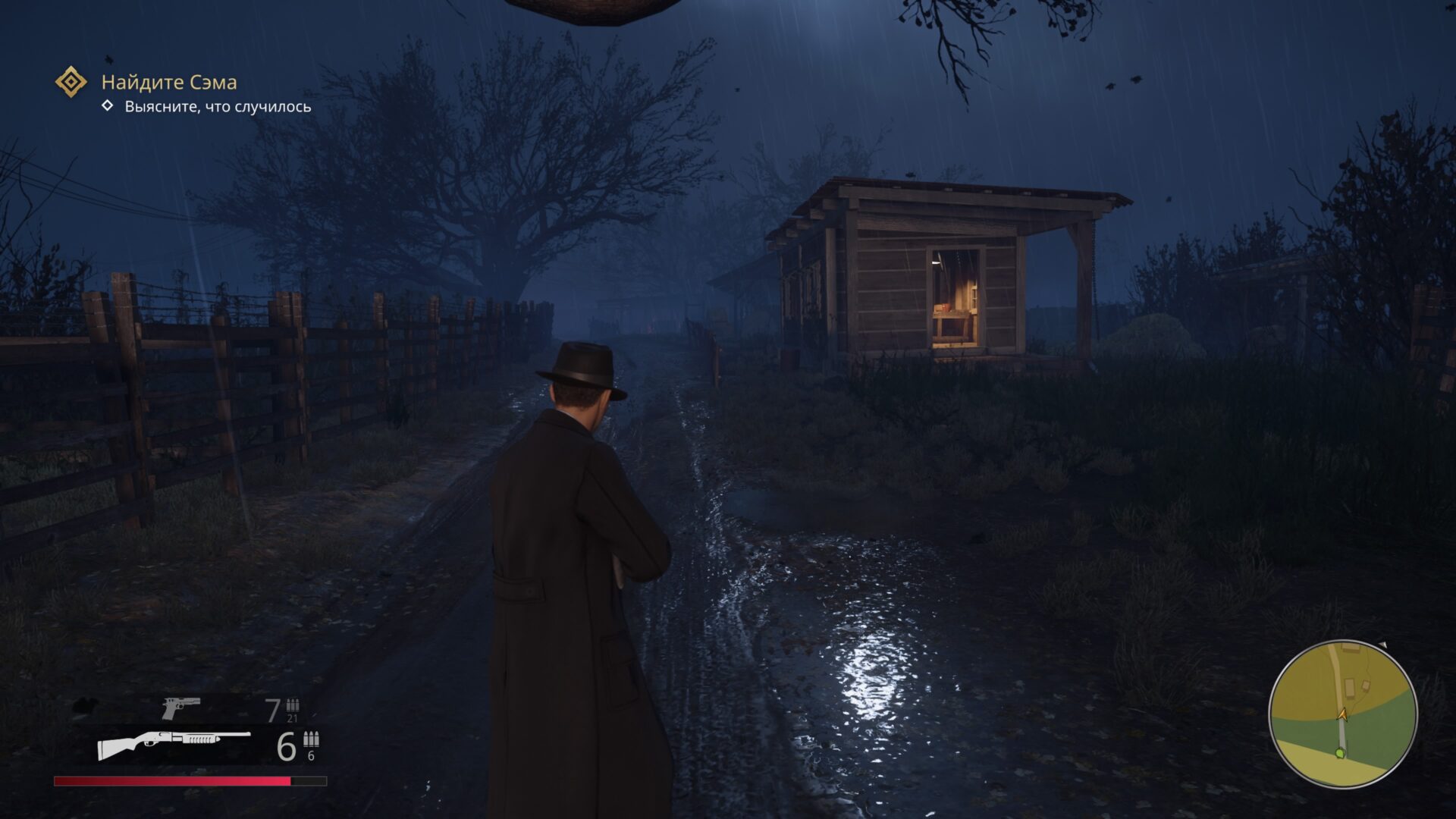The height and width of the screenshot is (819, 1456).
Task: Click the "Найдите Сэма" objective tracker
Action: tap(169, 82)
